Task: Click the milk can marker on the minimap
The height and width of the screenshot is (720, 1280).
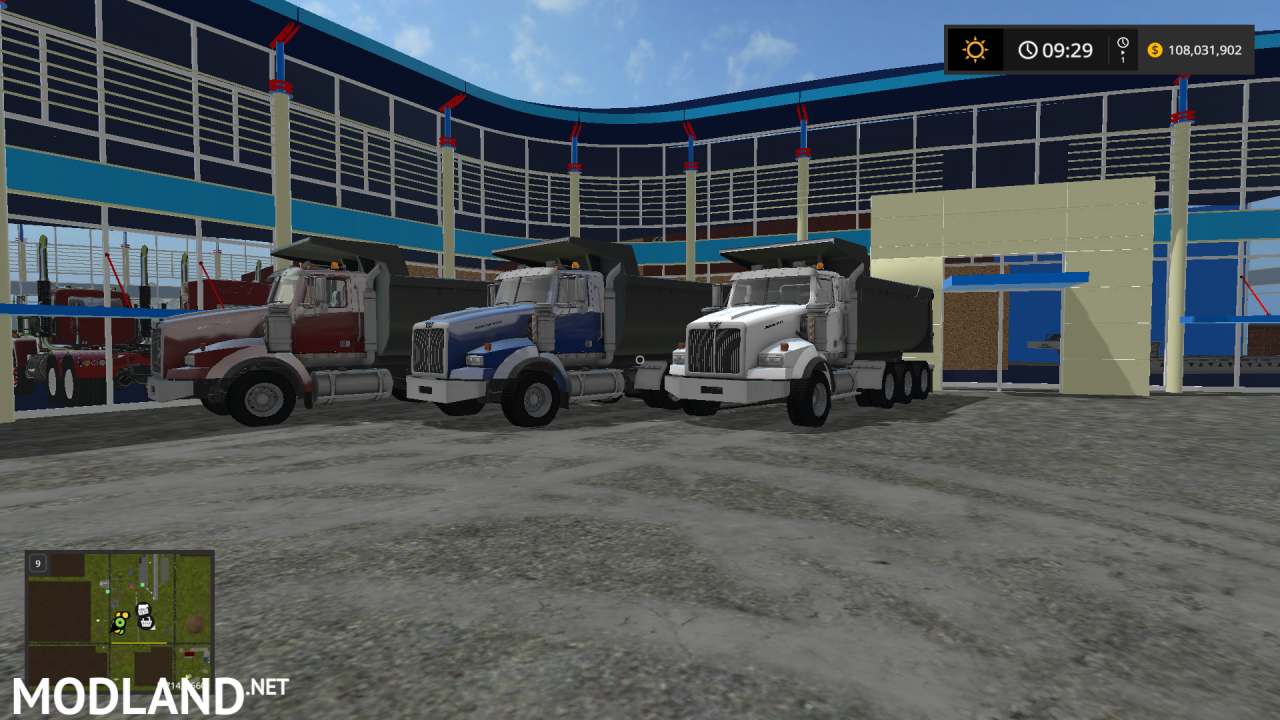Action: tap(144, 609)
